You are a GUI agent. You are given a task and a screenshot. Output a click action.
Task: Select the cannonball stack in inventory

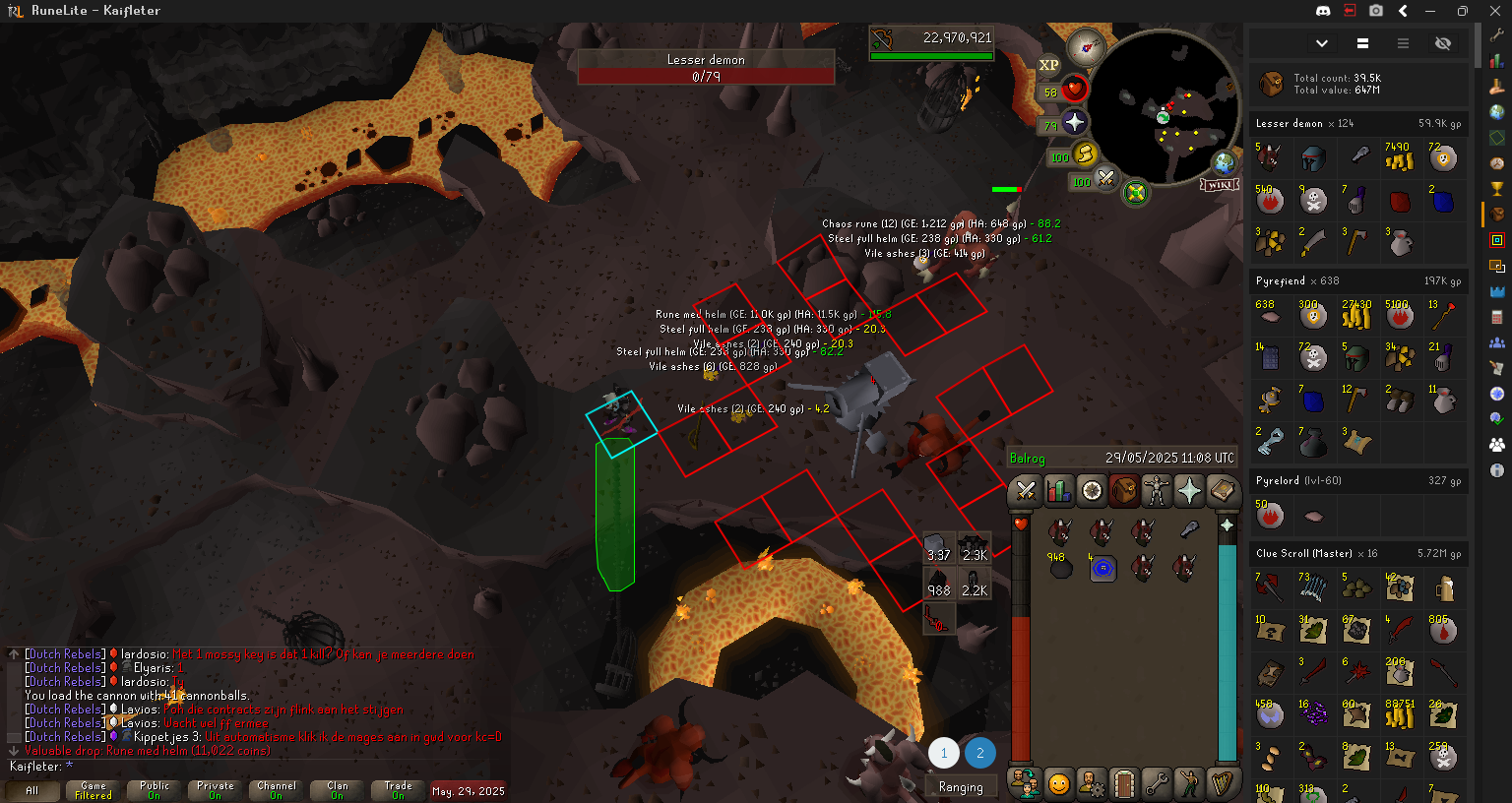1060,567
